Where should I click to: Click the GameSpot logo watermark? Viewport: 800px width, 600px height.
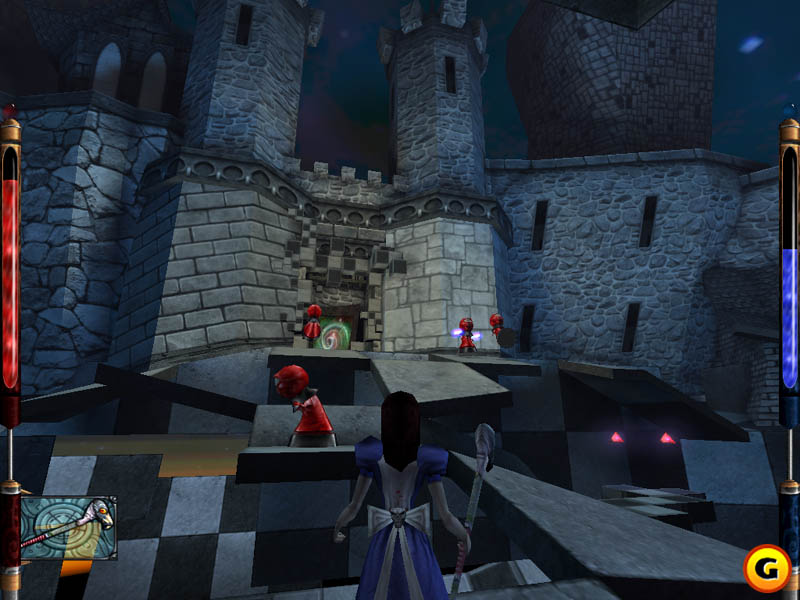click(x=766, y=567)
